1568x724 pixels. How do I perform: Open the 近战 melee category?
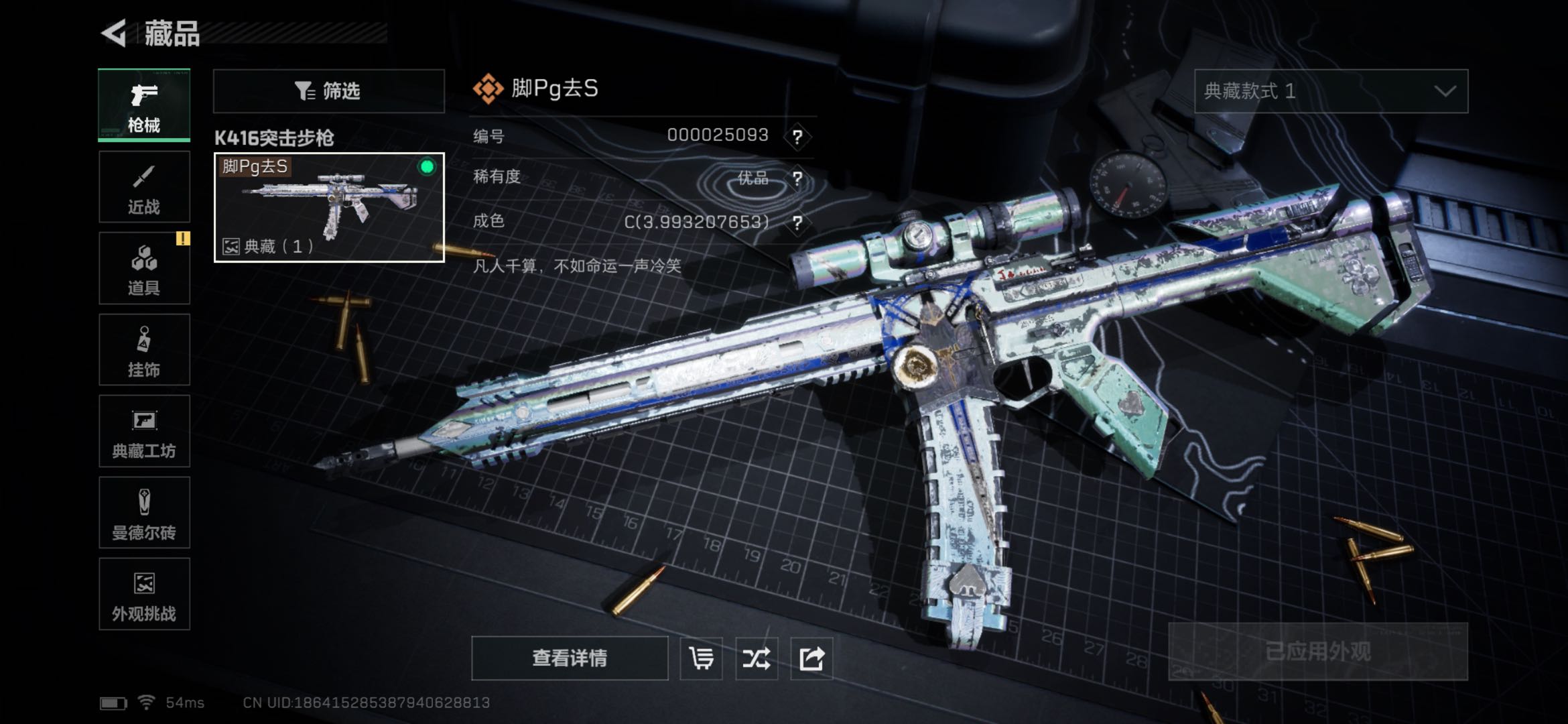[x=144, y=187]
